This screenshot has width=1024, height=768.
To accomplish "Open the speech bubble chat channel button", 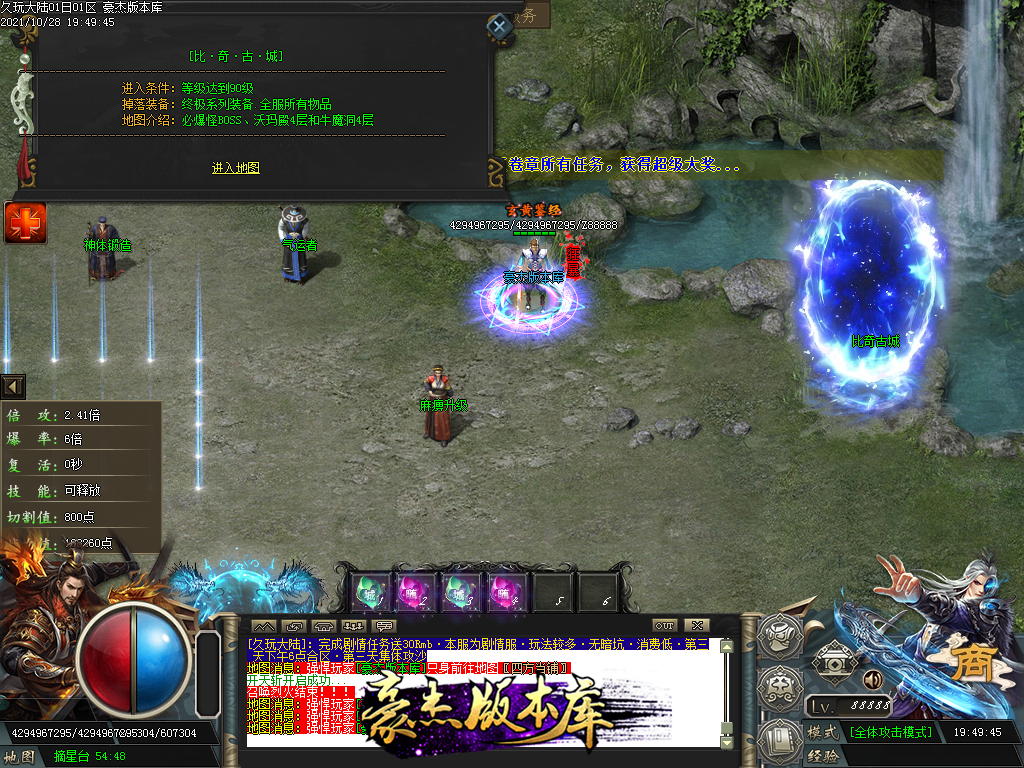I will pyautogui.click(x=384, y=626).
